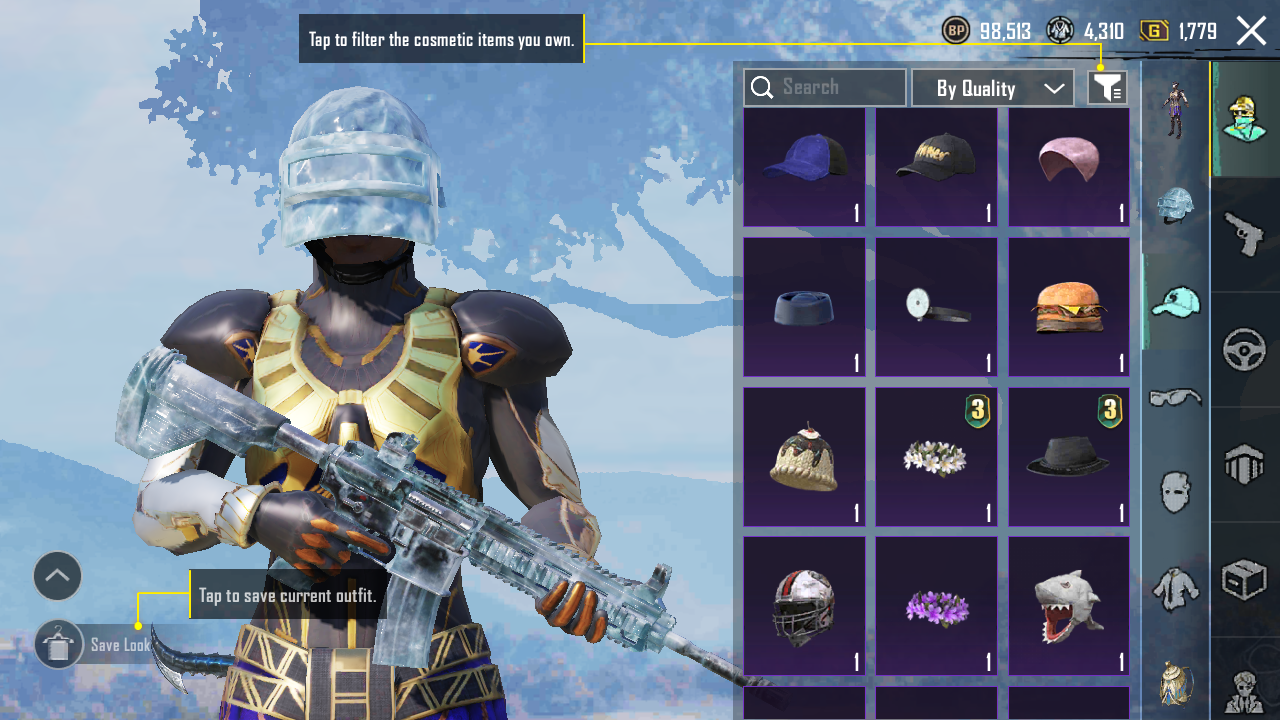Switch to the jacket clothing category

click(1175, 587)
